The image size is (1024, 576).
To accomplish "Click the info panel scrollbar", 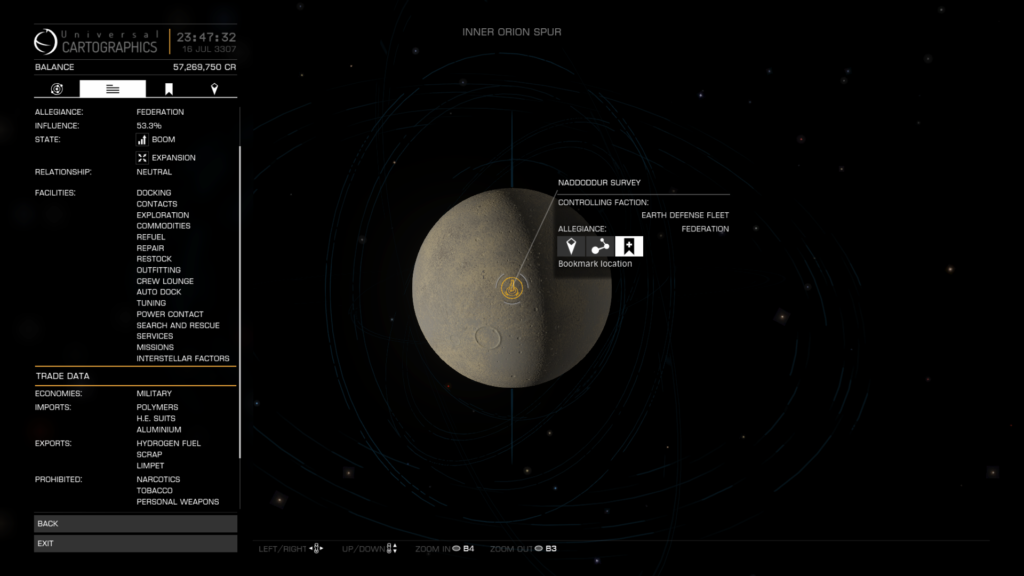I will pyautogui.click(x=239, y=300).
